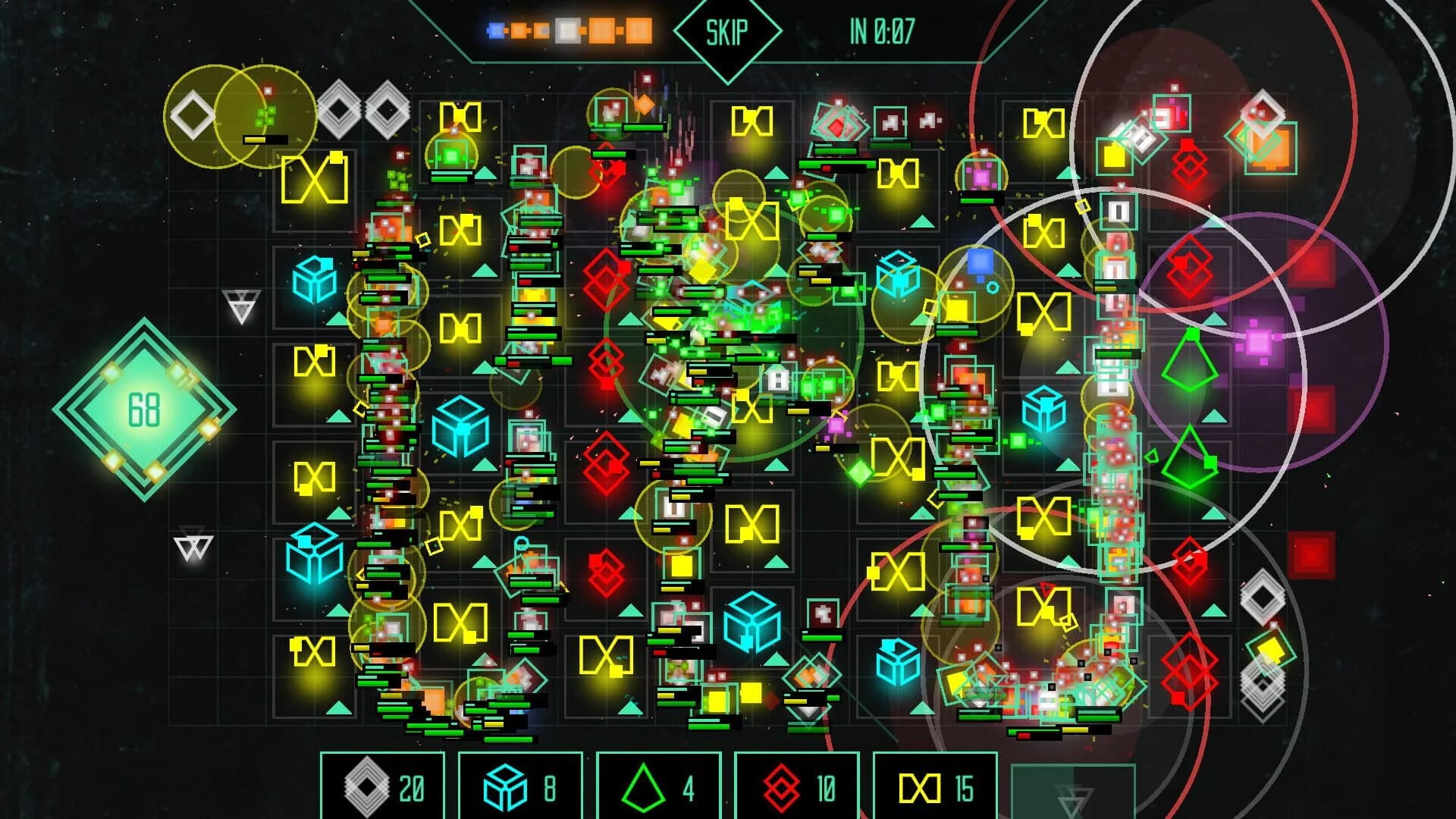Click the base core displaying 68 health
Viewport: 1456px width, 819px height.
(x=144, y=409)
